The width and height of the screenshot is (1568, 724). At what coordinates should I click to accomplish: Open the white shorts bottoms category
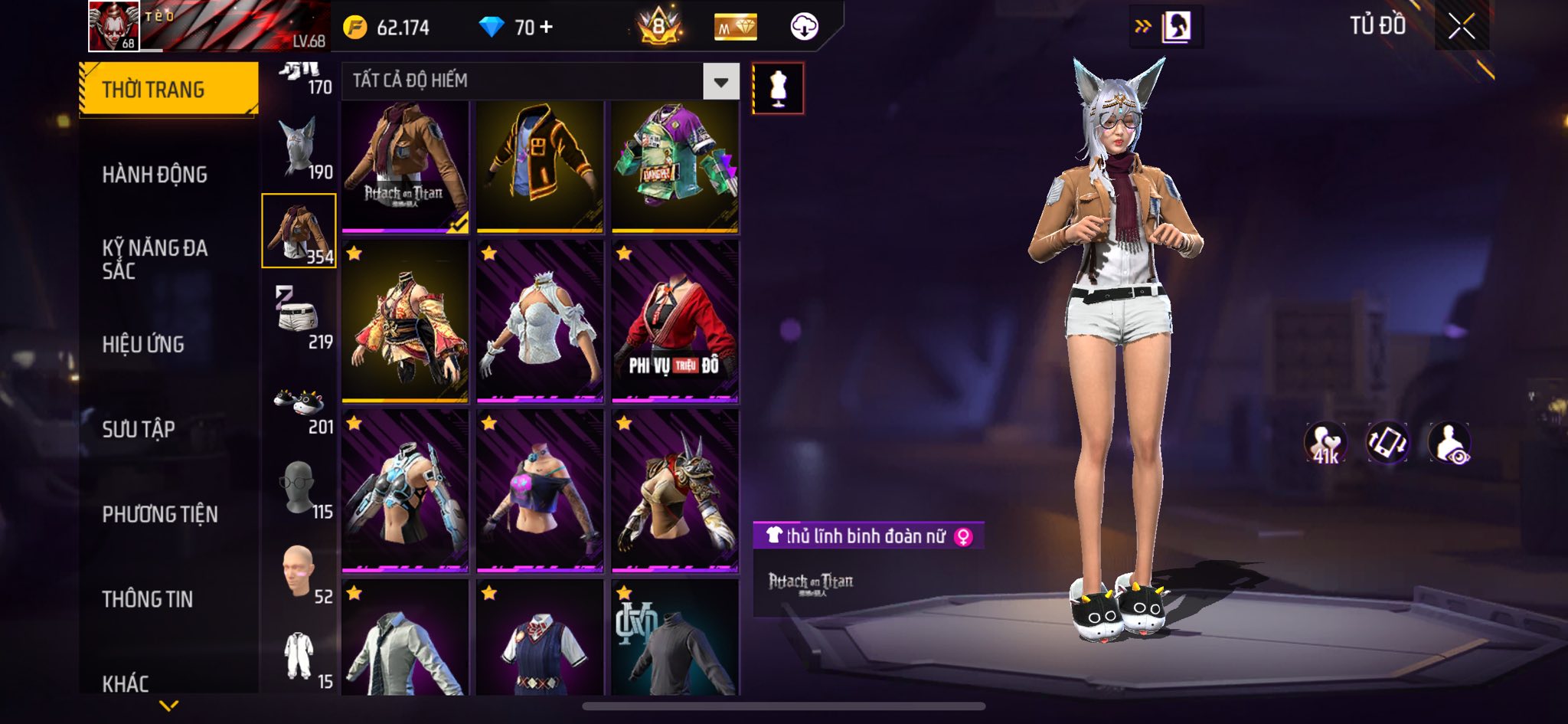point(299,316)
